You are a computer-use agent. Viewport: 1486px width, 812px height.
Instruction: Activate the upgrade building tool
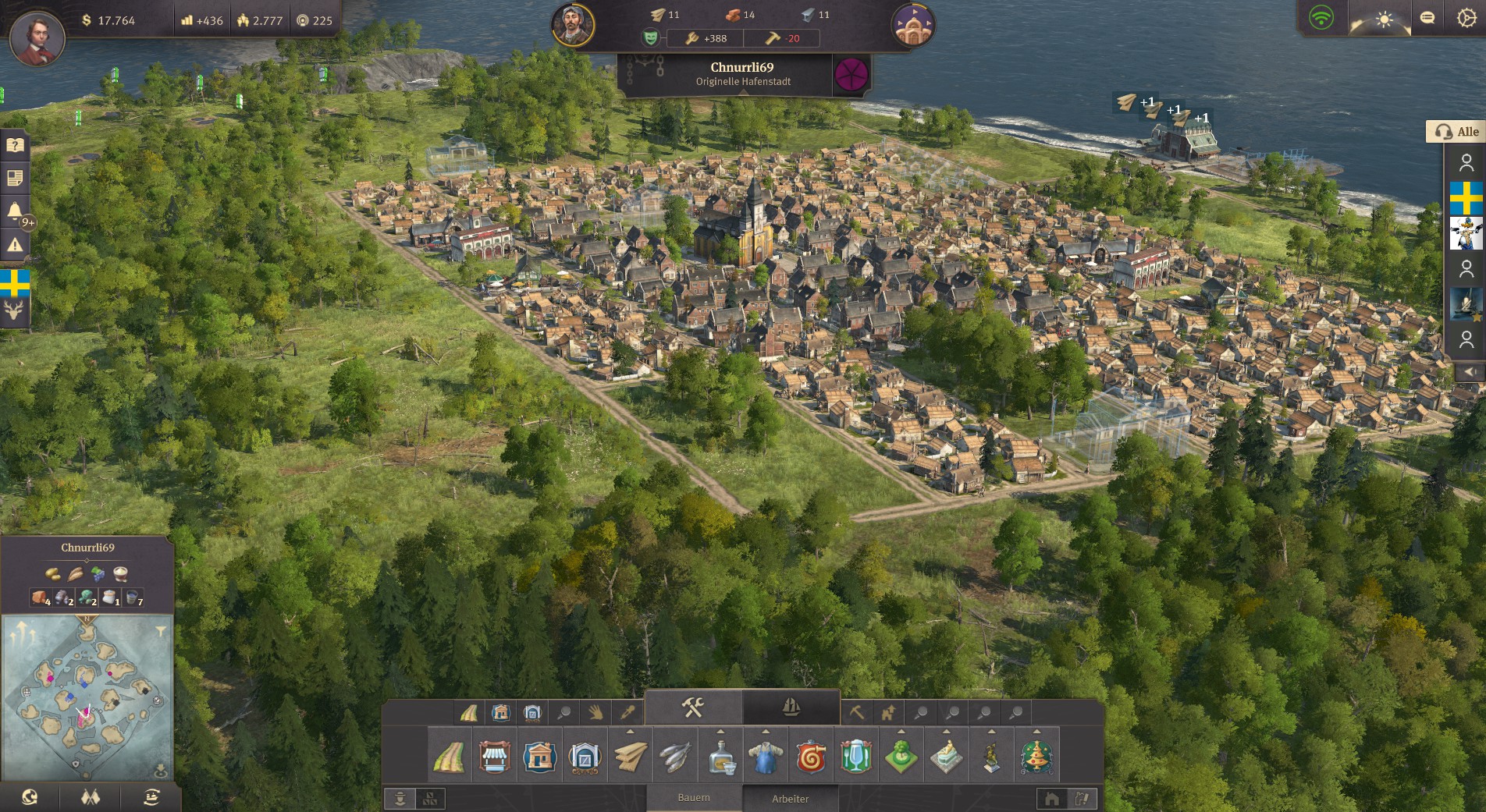(888, 712)
